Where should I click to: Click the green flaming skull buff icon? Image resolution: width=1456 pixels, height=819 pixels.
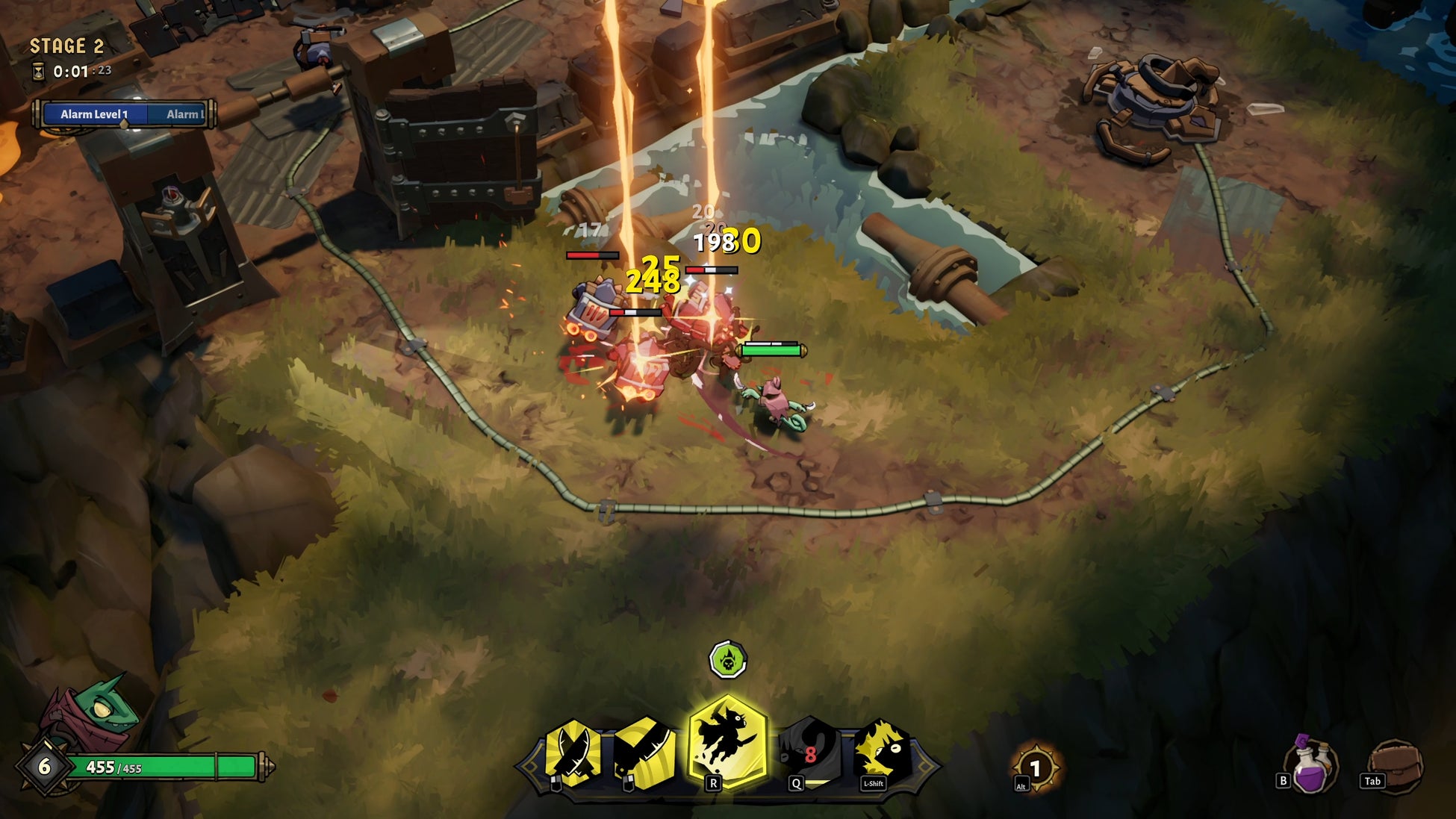(x=727, y=660)
